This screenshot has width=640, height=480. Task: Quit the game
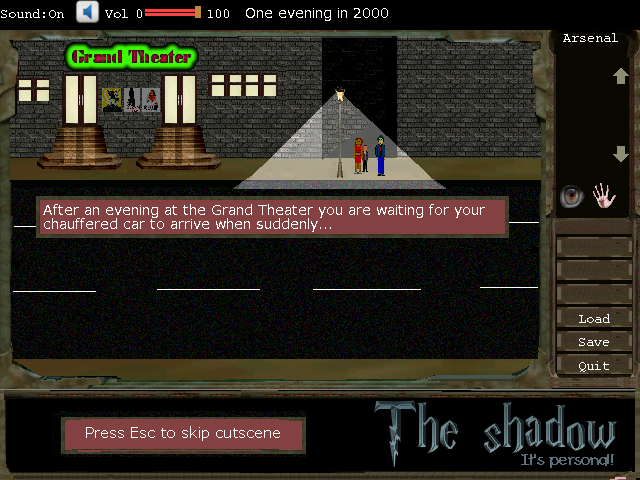(x=594, y=366)
